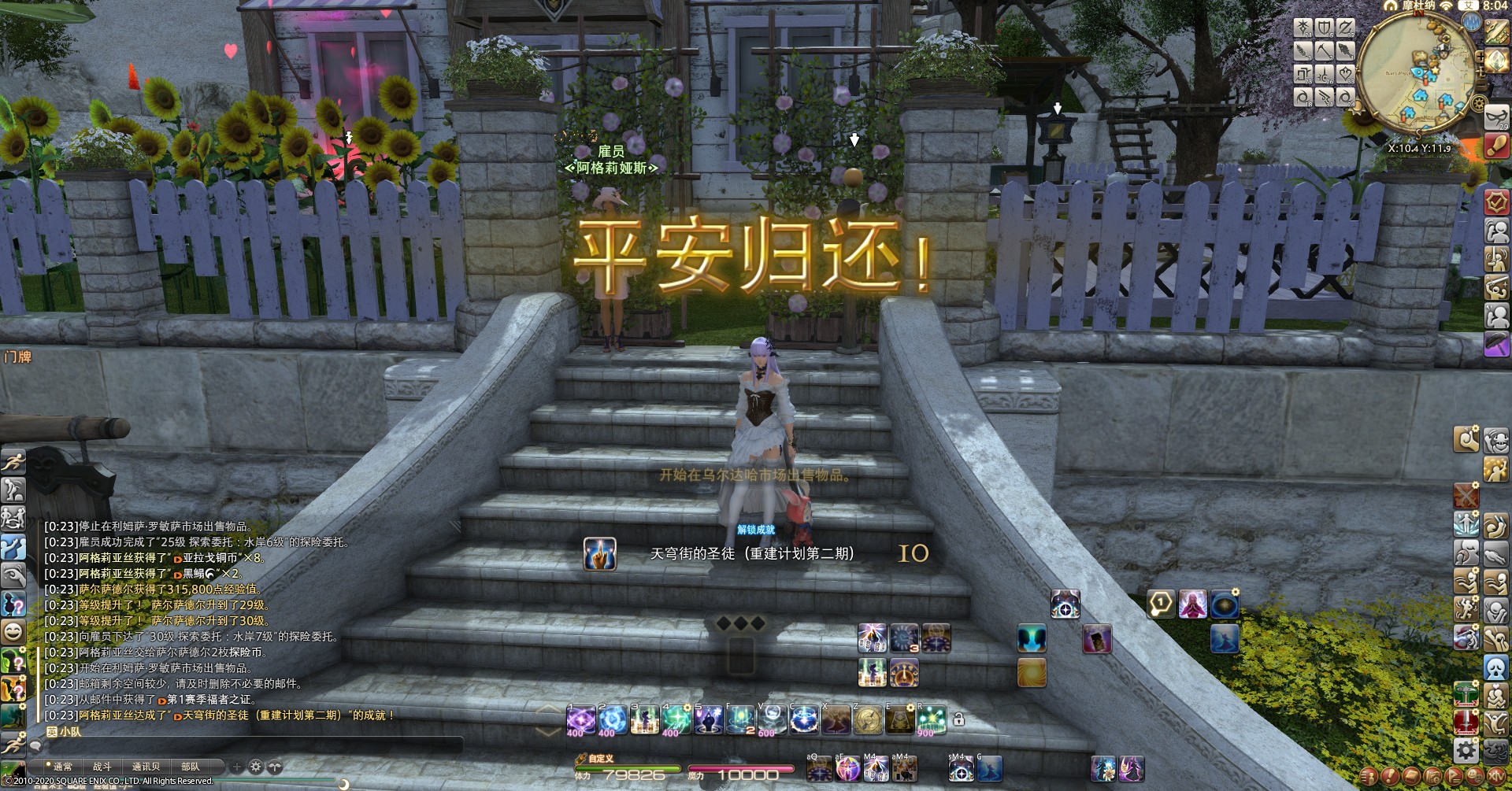Use the blue orb skill on key C
The height and width of the screenshot is (791, 1512).
804,719
